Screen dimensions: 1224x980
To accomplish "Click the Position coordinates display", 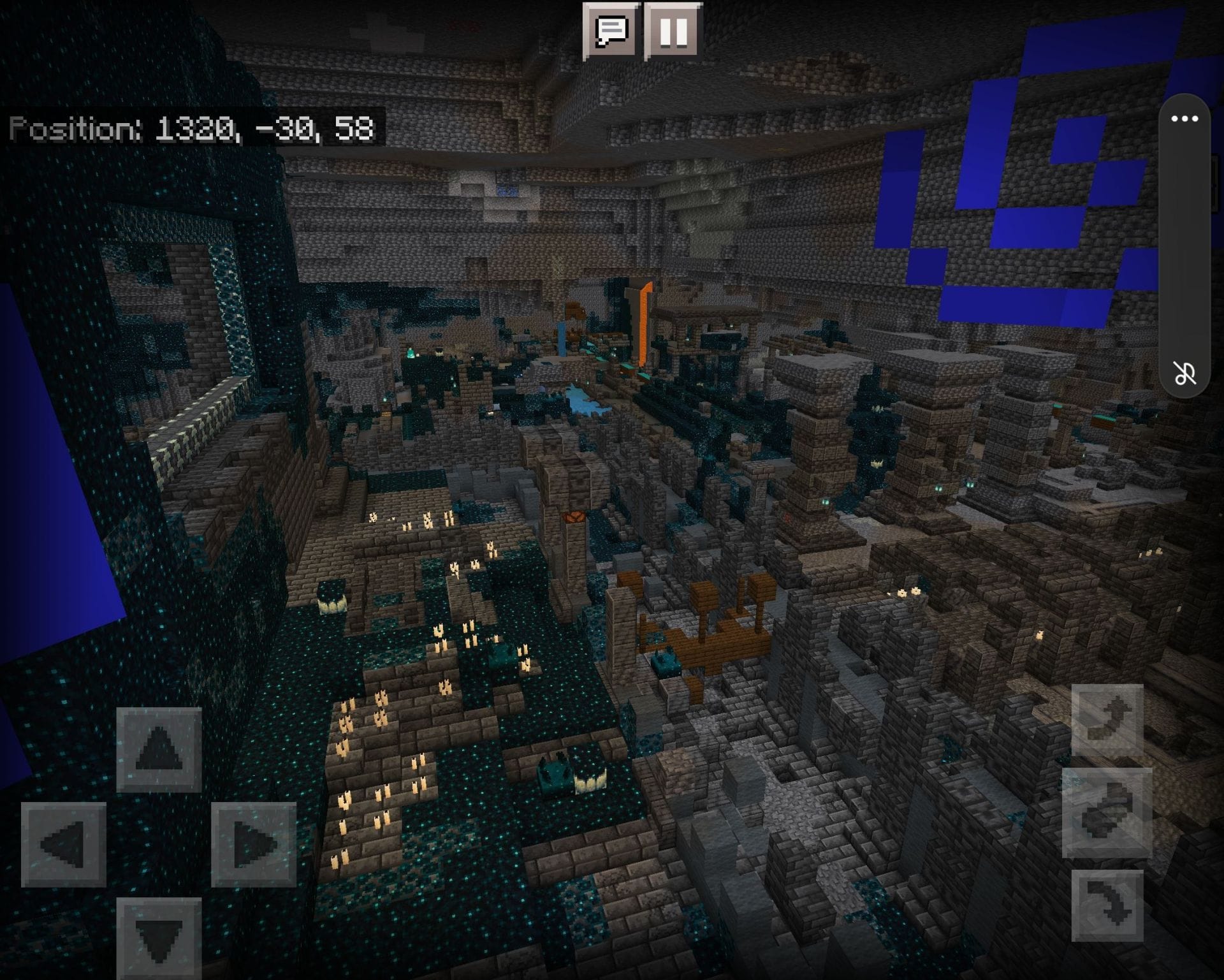I will [191, 131].
